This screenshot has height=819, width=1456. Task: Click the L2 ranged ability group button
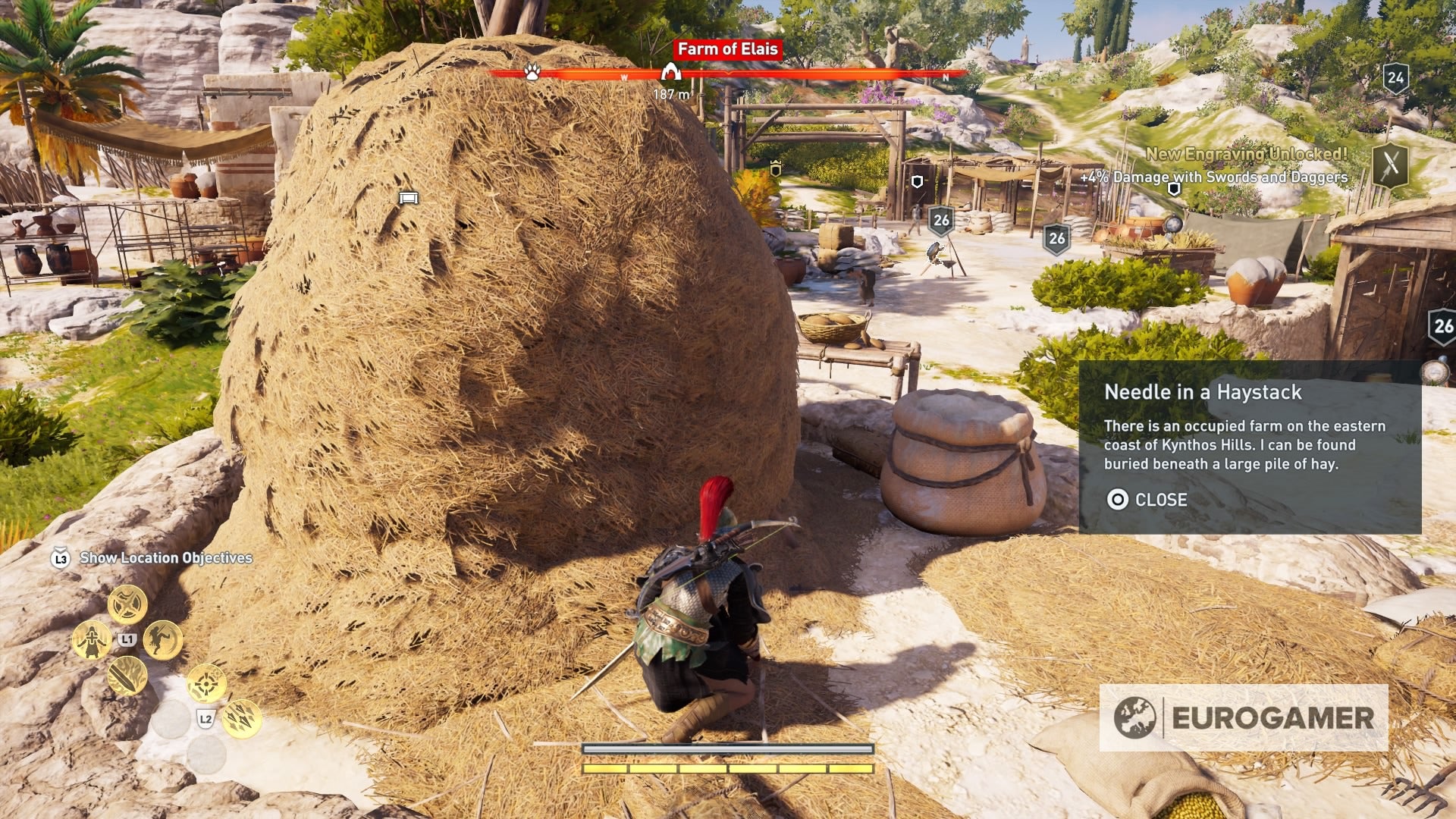[206, 719]
